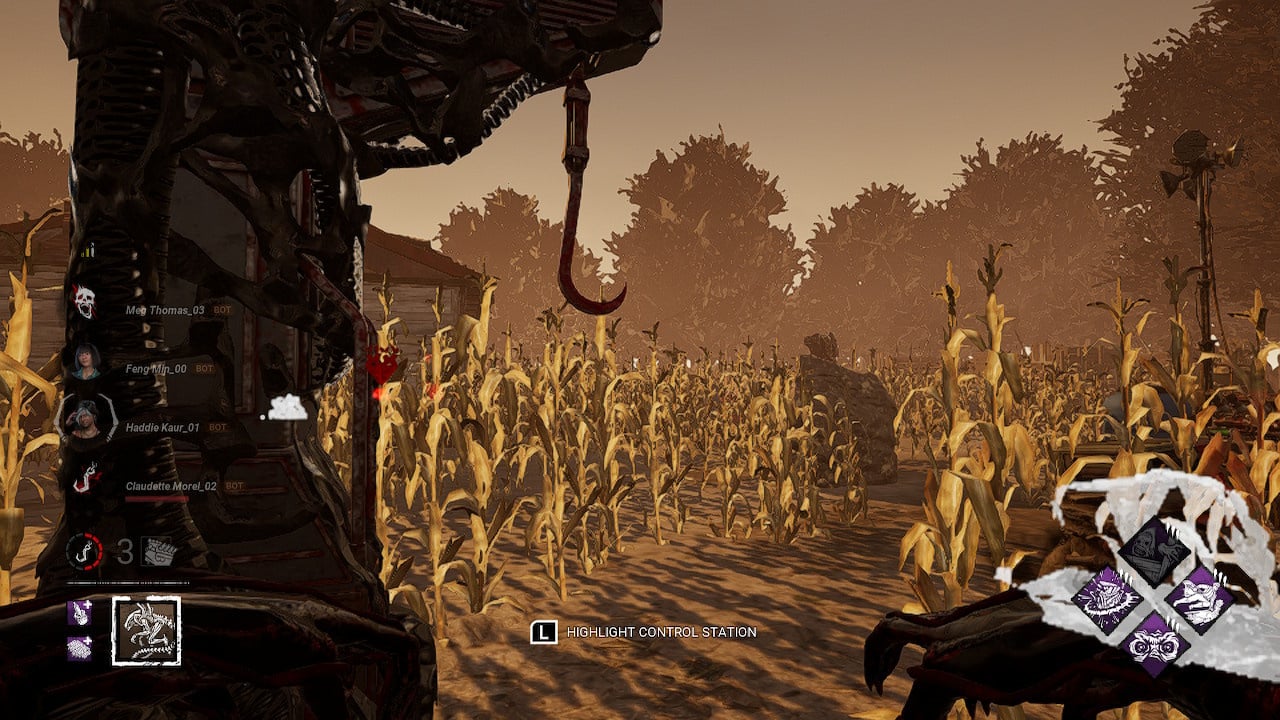Select Haddie Kaur_01's survivor portrait
This screenshot has width=1280, height=720.
click(x=85, y=418)
